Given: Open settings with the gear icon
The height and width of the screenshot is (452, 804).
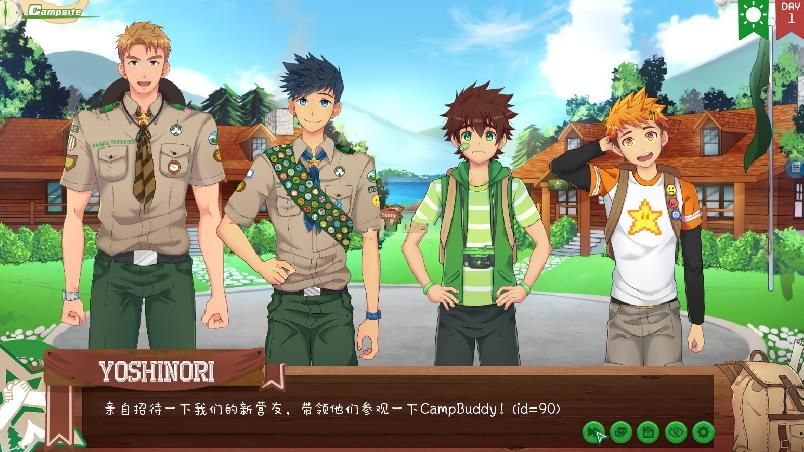Looking at the screenshot, I should (703, 432).
